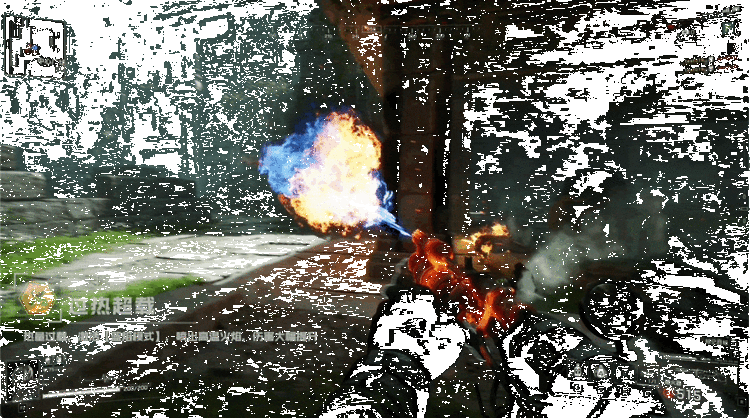Select the 过热超载 hexagonal skill icon
Screen dimensions: 750x418
38,297
